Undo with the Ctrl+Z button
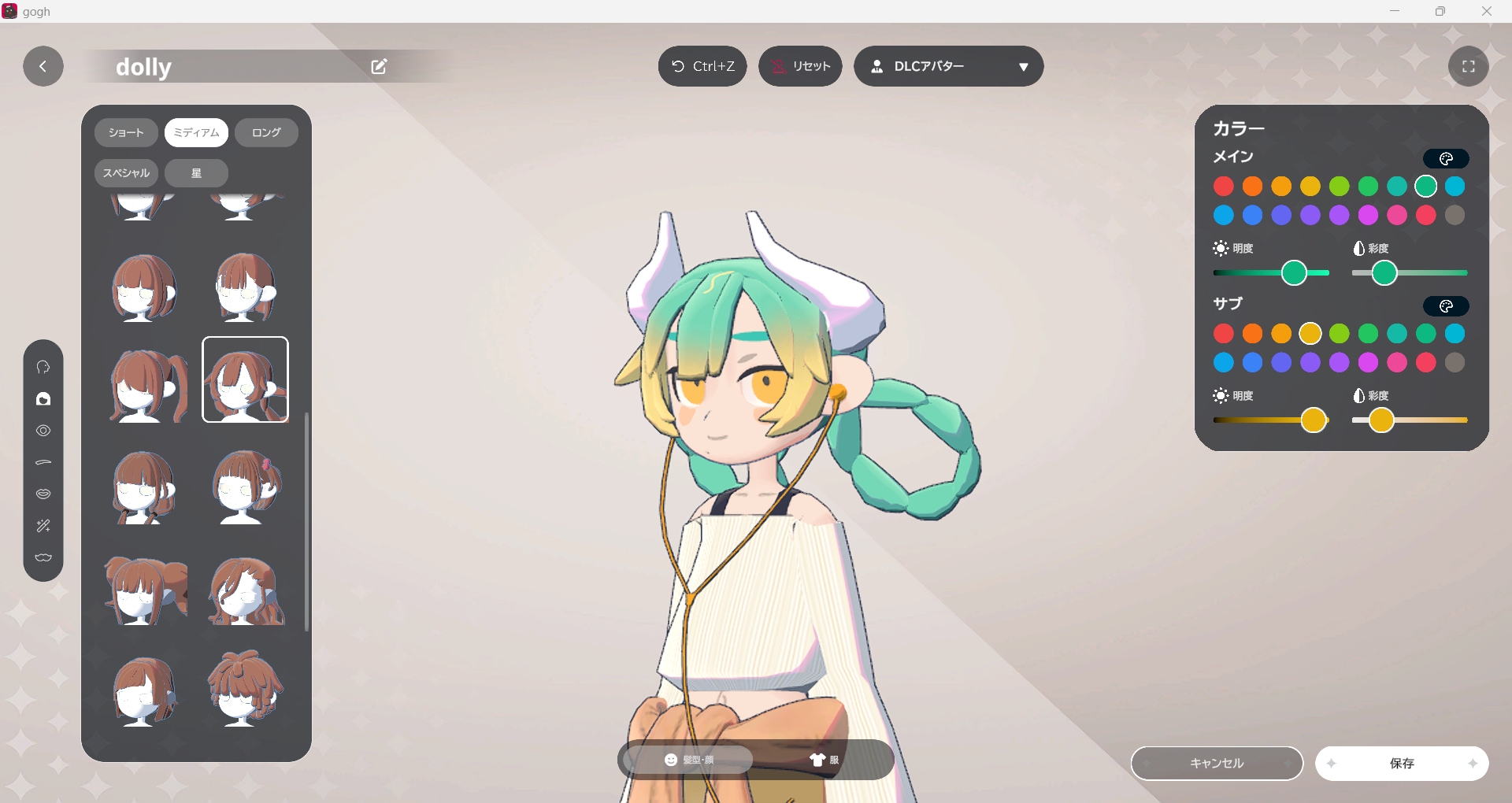 pos(702,67)
